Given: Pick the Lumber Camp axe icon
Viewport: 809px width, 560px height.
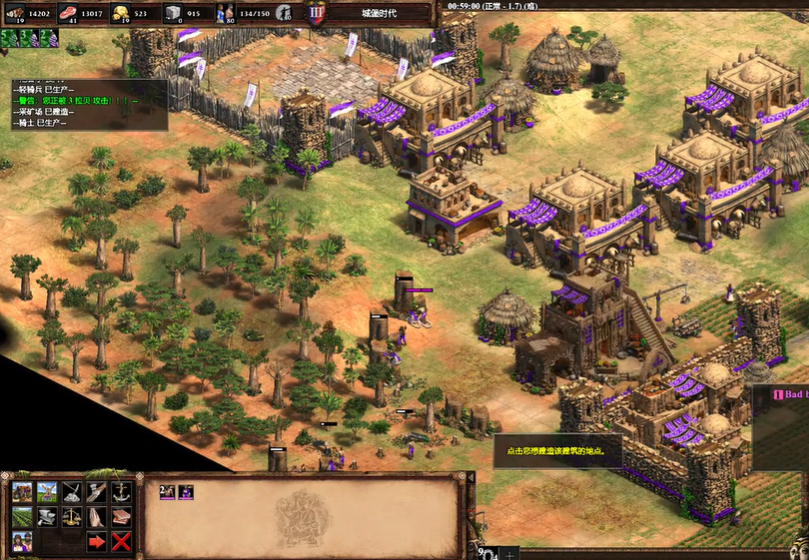Looking at the screenshot, I should 97,492.
